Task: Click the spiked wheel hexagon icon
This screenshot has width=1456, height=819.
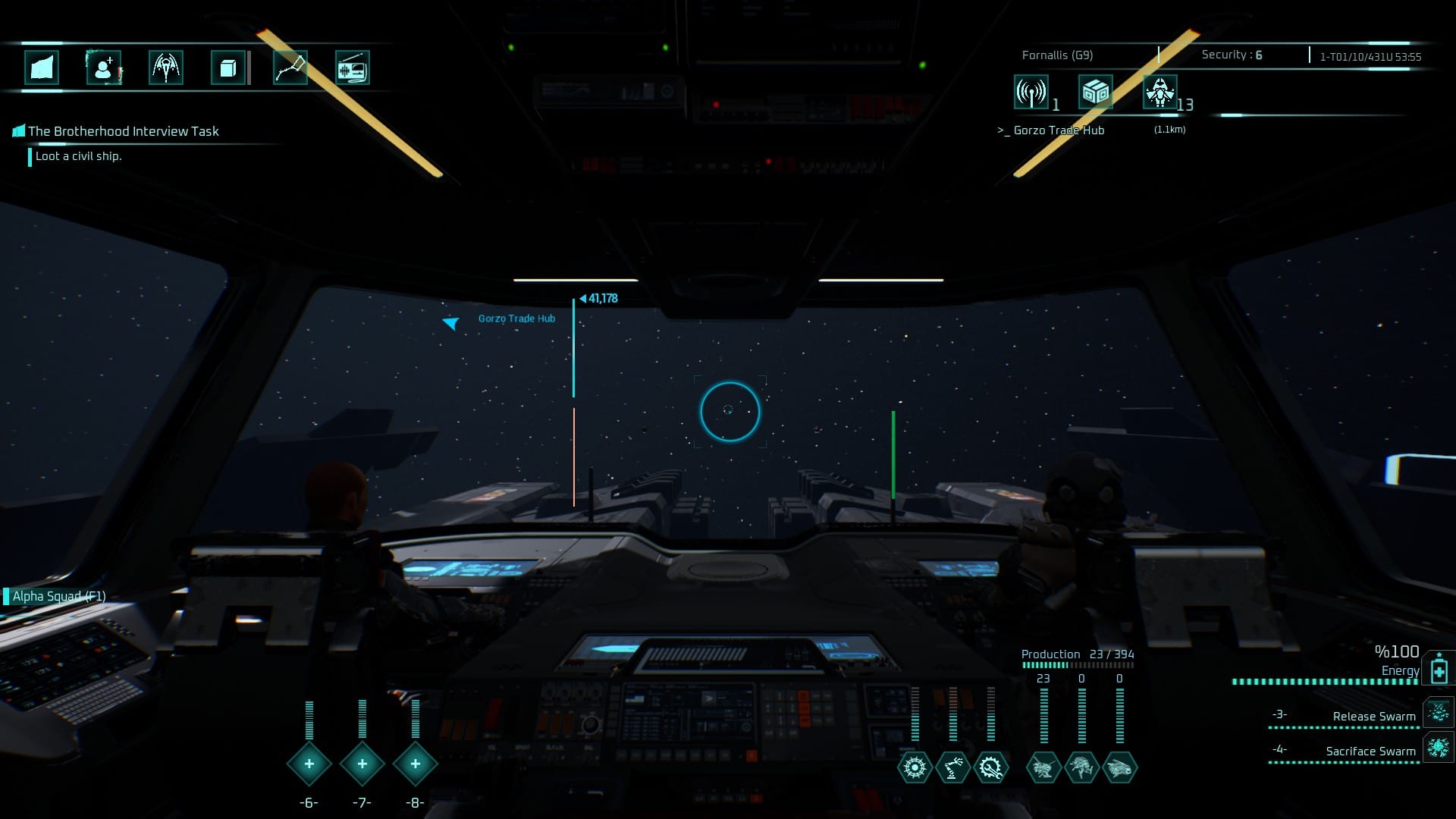Action: [915, 767]
